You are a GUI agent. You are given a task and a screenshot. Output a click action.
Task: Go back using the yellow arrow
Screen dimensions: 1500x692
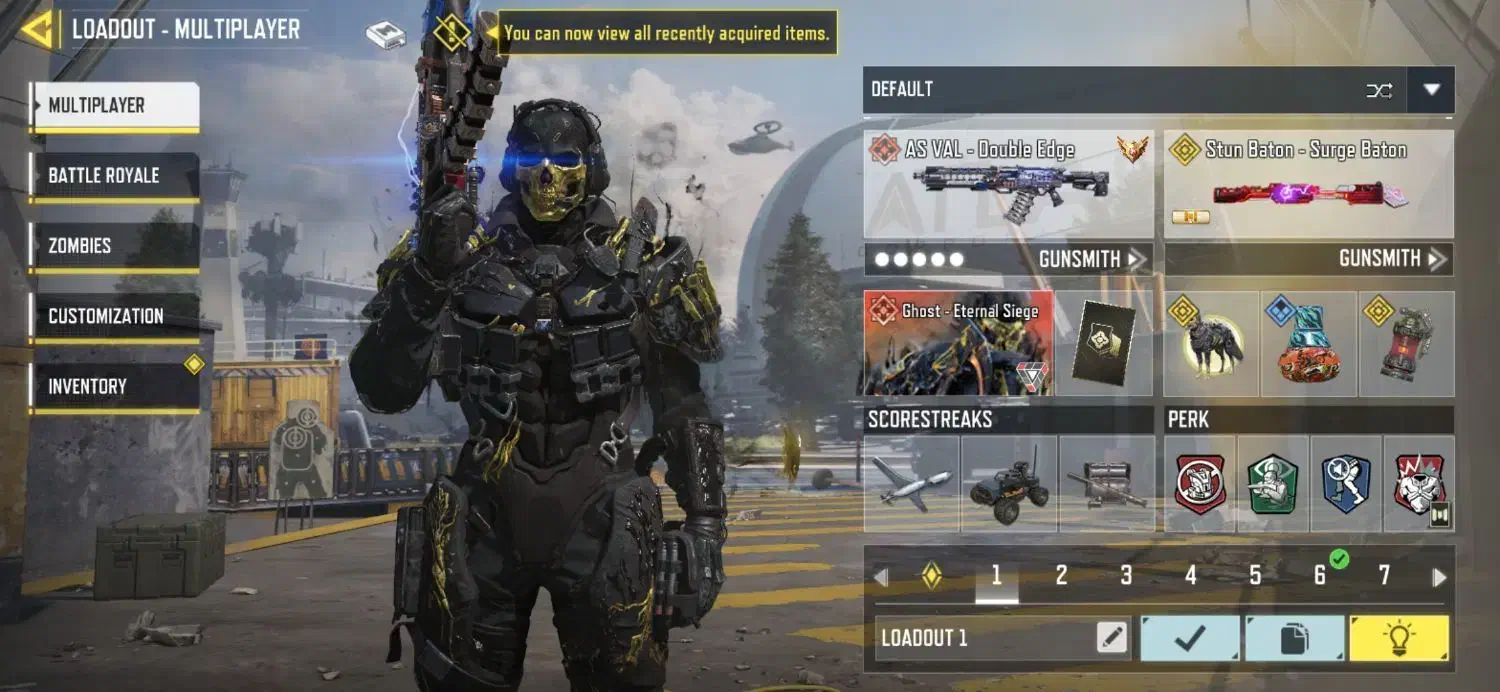click(x=38, y=30)
